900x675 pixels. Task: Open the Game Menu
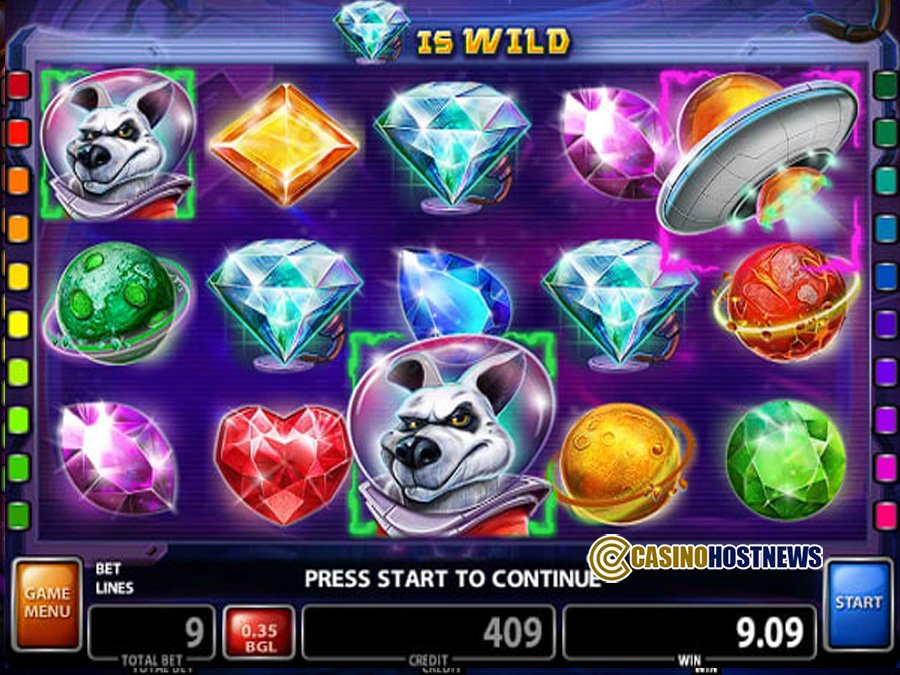[x=47, y=603]
